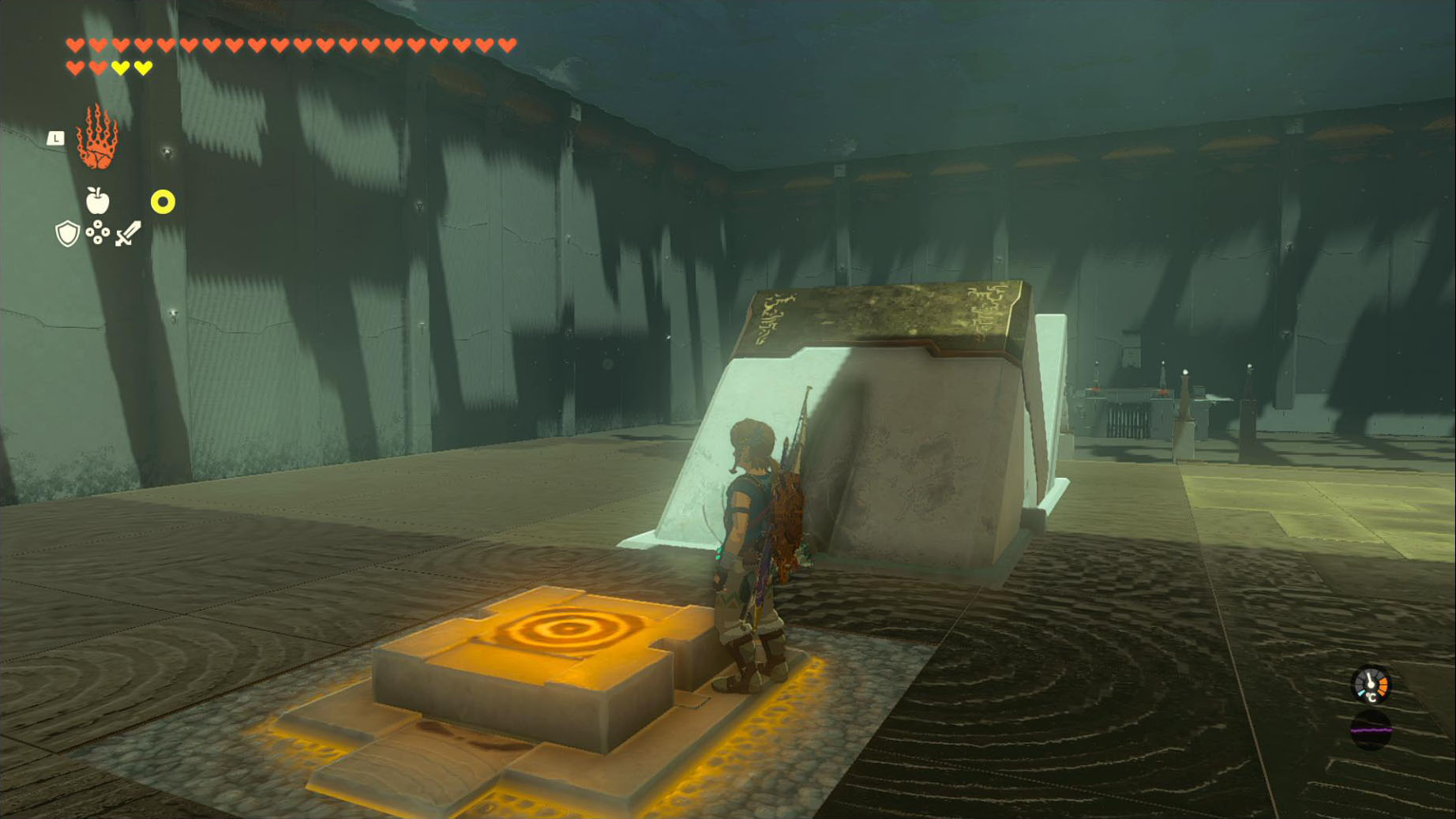
Task: Choose the sword weapon quick-swap icon
Action: coord(128,233)
